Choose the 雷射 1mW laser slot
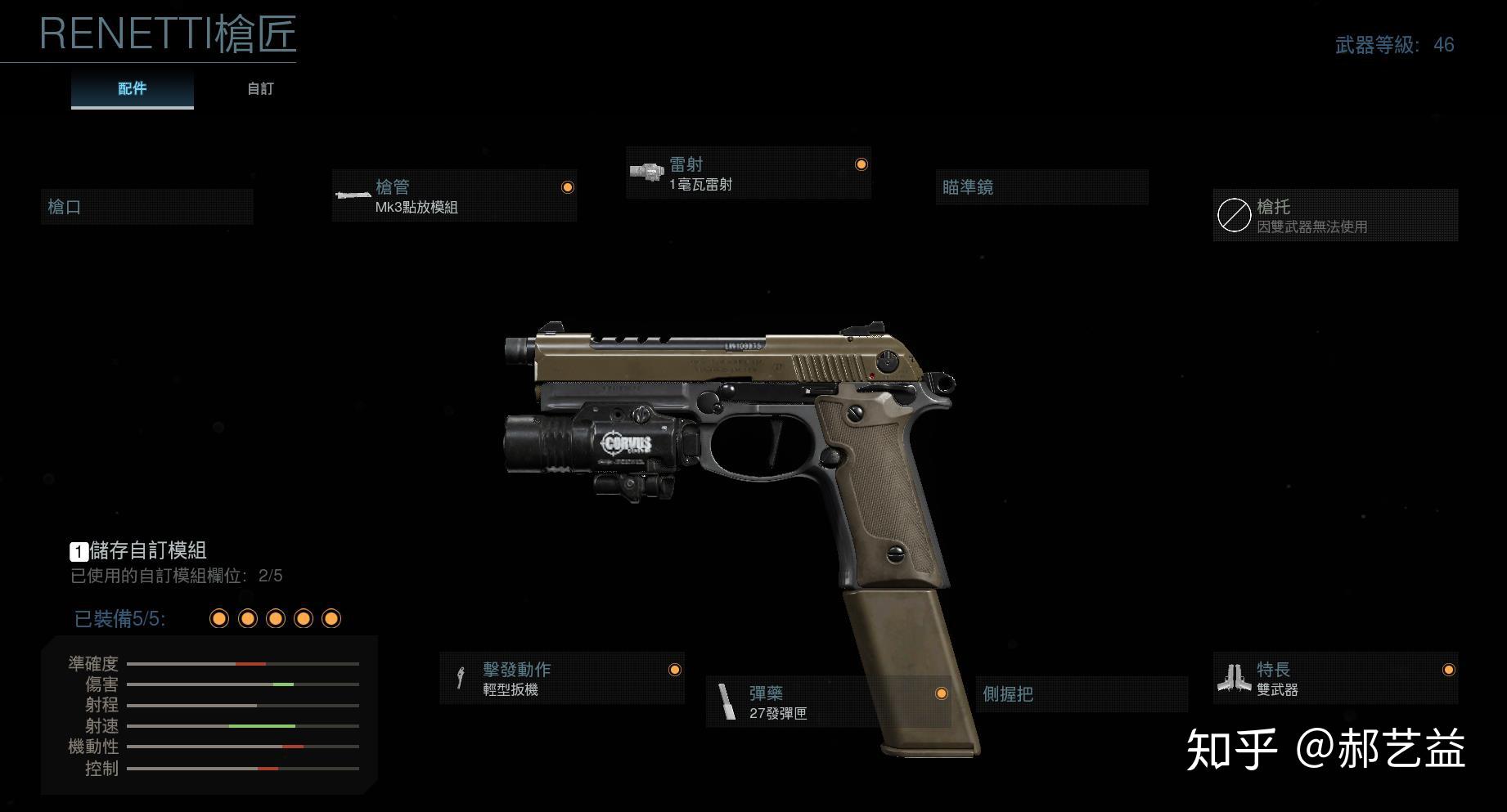 pyautogui.click(x=748, y=173)
